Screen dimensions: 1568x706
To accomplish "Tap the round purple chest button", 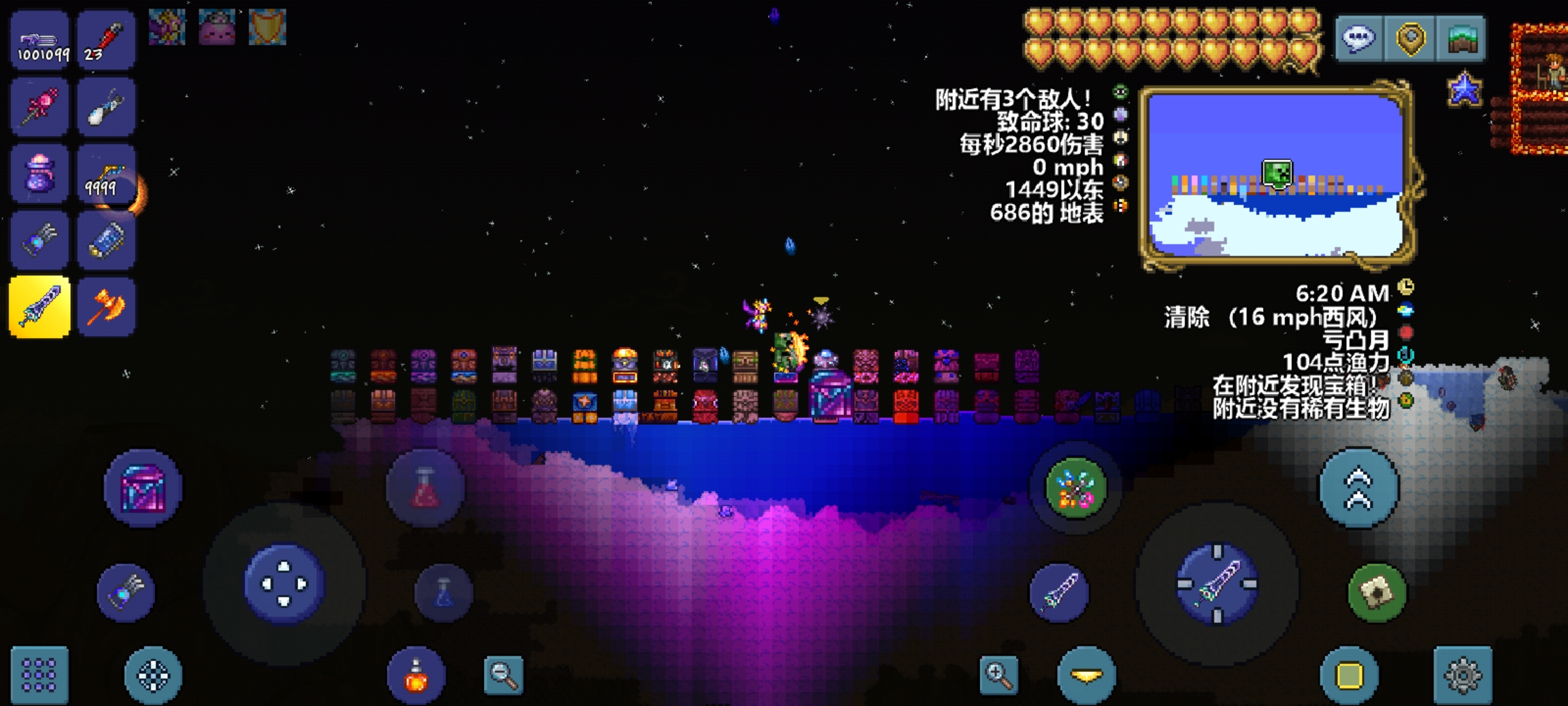I will pyautogui.click(x=143, y=488).
